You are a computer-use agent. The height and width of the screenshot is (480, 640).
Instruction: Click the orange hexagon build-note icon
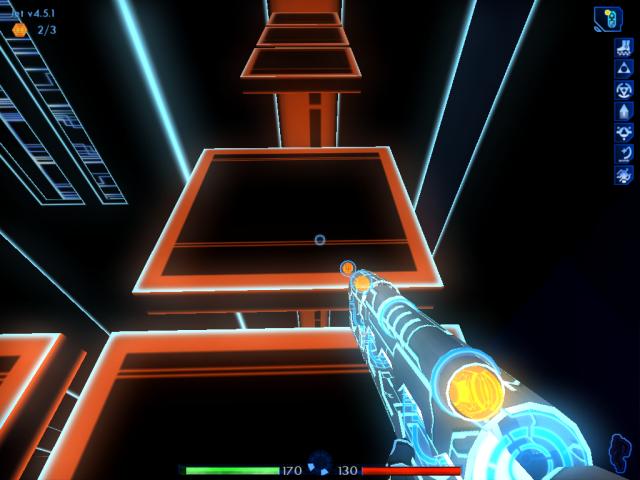pos(20,30)
